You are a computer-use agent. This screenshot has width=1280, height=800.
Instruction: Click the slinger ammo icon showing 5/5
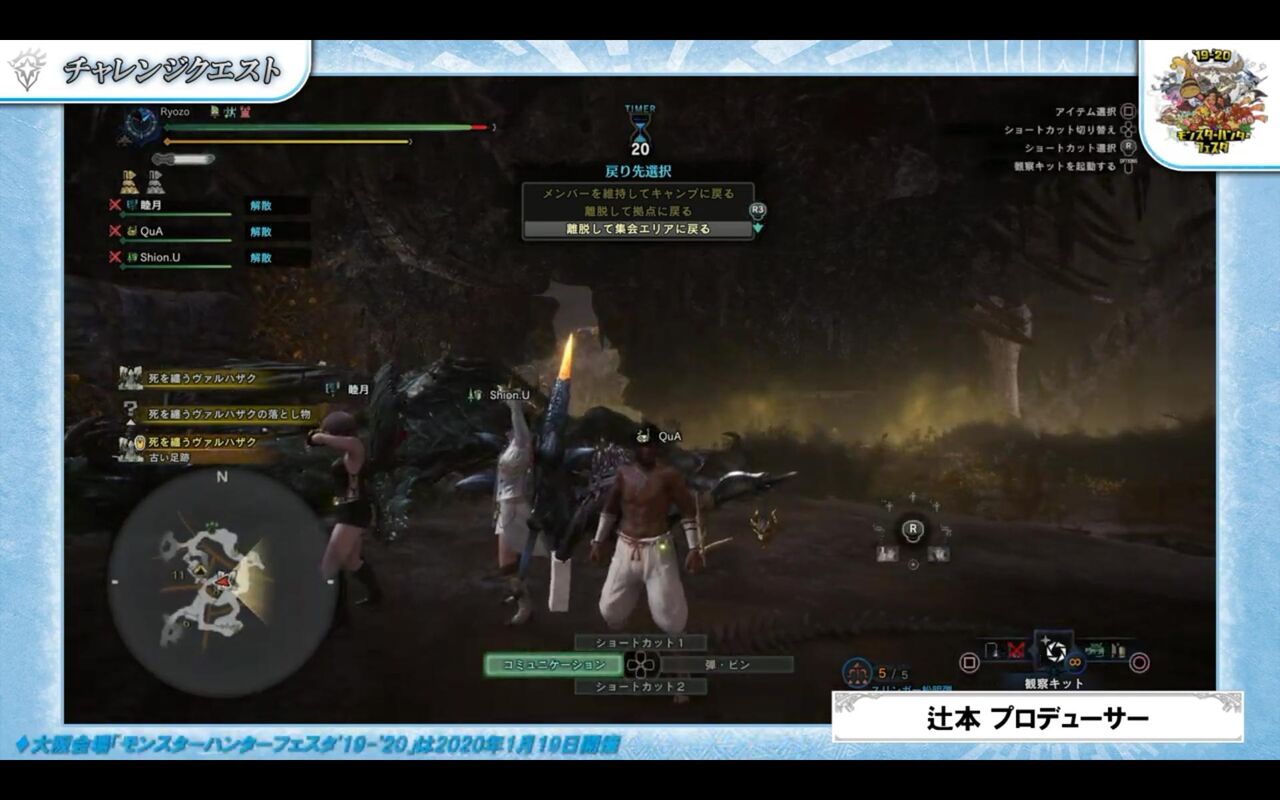[x=858, y=668]
